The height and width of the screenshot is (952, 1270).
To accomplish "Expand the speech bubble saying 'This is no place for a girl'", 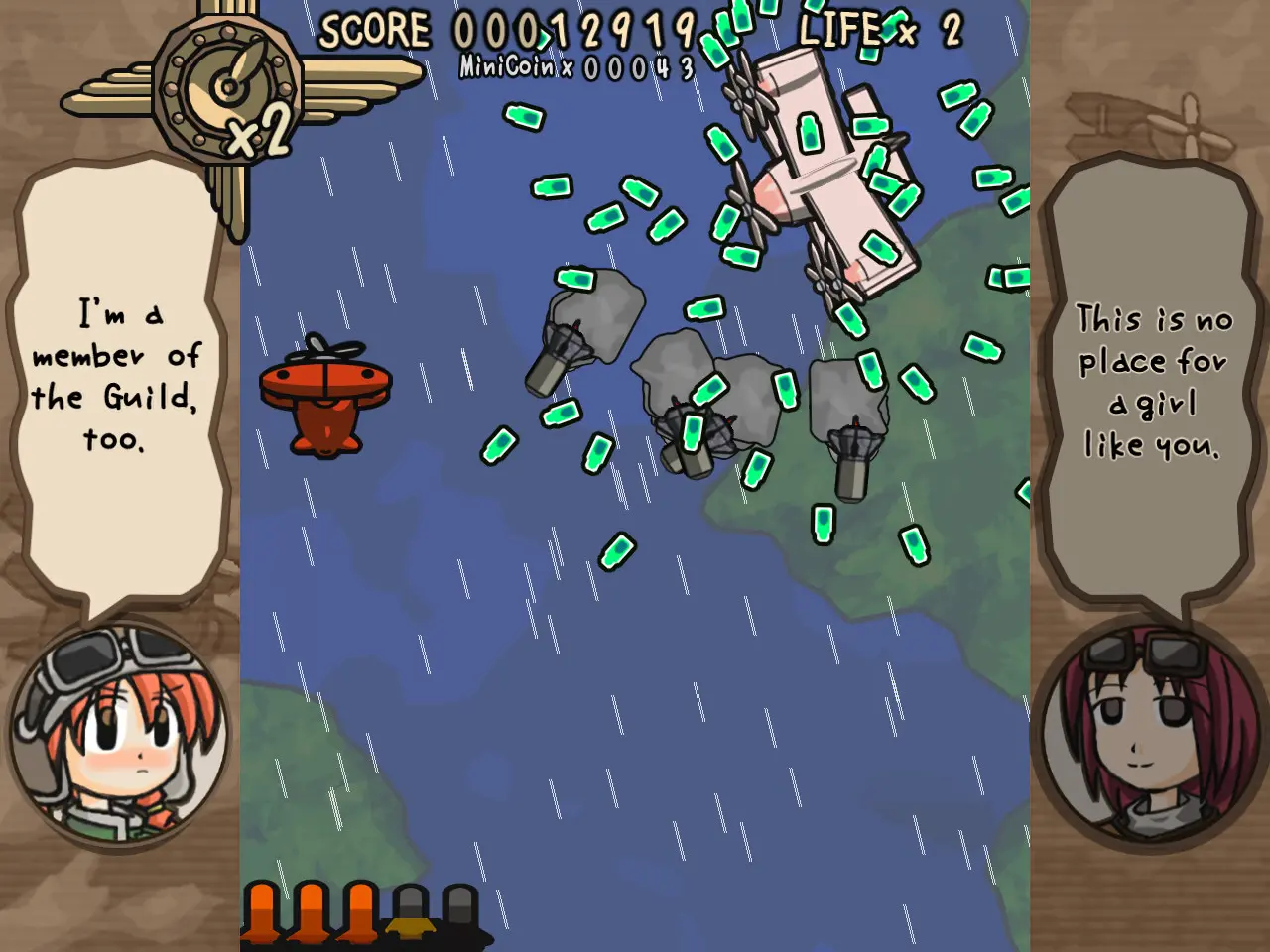I will pyautogui.click(x=1151, y=382).
